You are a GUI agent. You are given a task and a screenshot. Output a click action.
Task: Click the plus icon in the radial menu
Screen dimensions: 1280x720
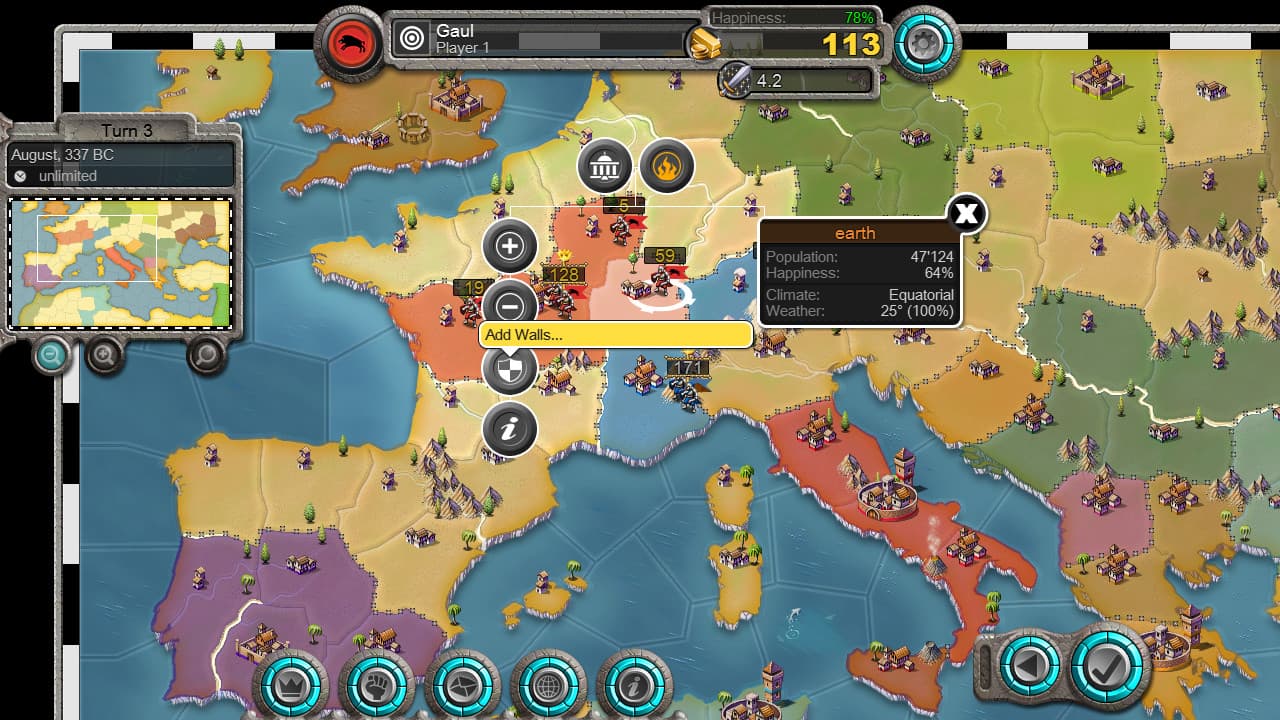pyautogui.click(x=509, y=243)
